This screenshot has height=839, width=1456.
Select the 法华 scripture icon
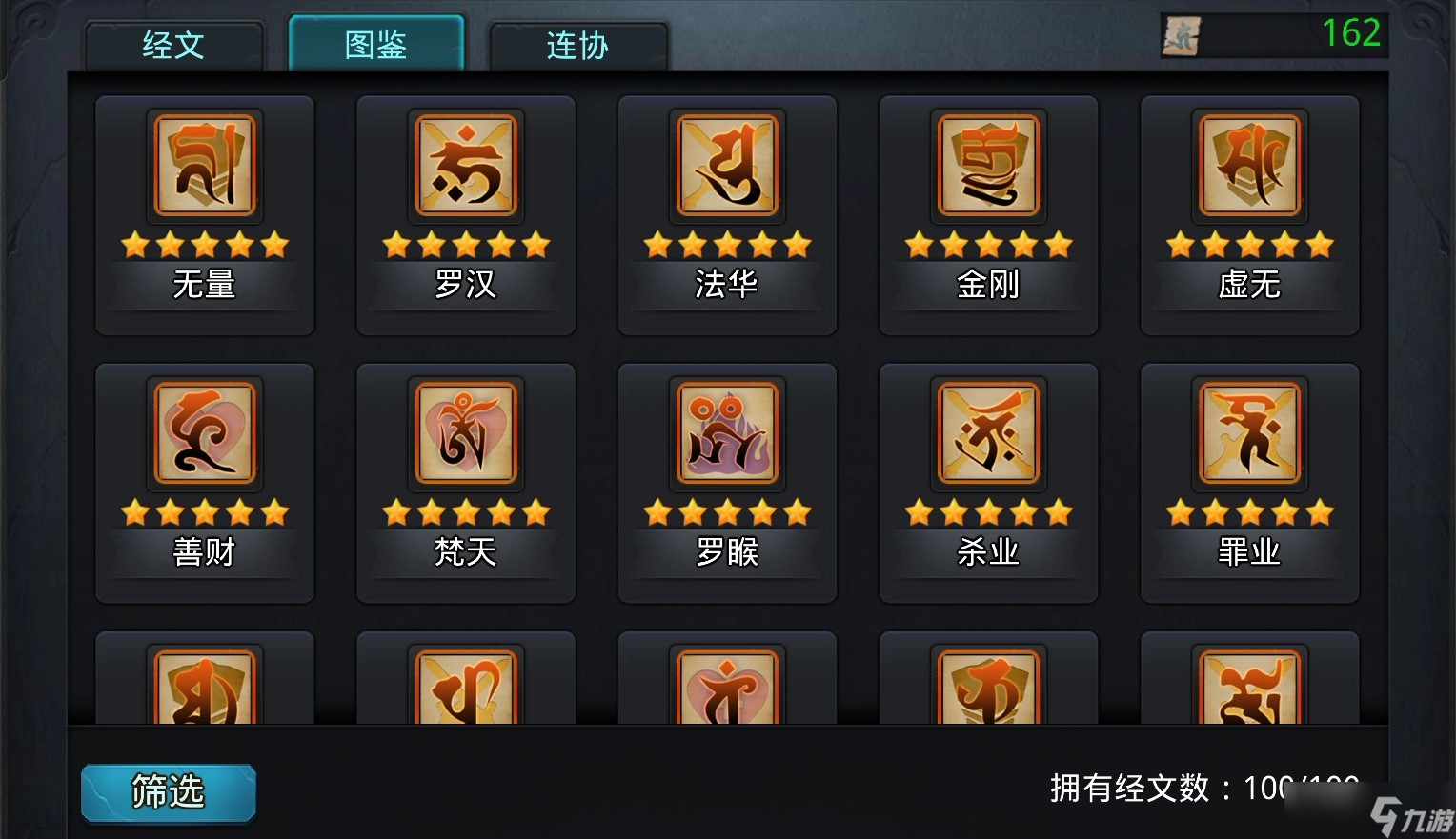point(726,166)
